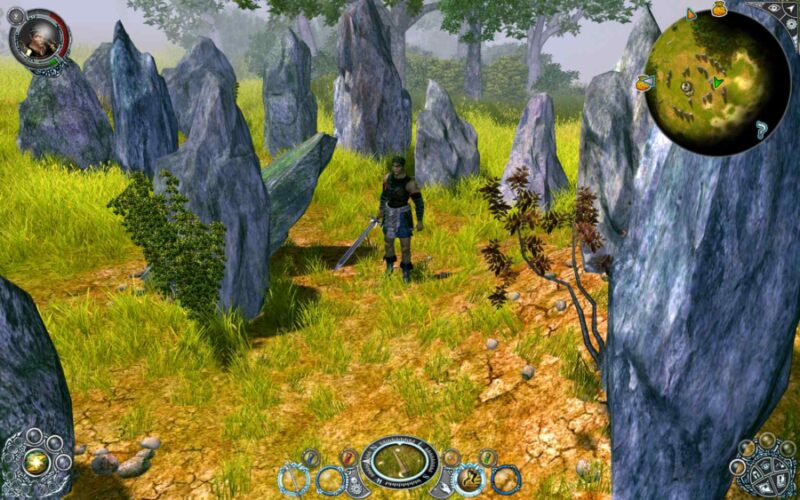The height and width of the screenshot is (500, 800).
Task: Use the blue potion slot
Action: (311, 458)
